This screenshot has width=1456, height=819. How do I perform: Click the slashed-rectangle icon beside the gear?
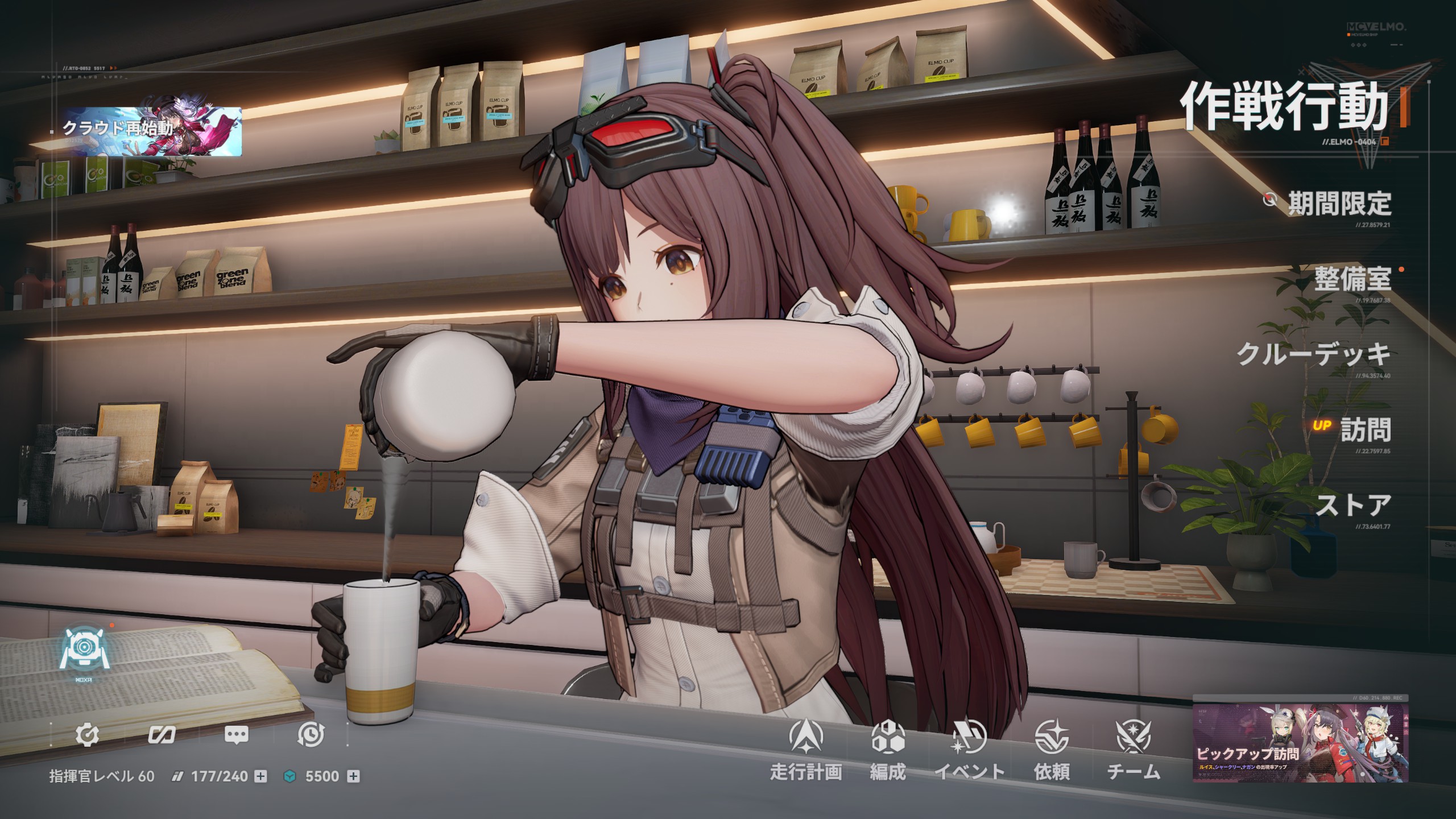(x=162, y=735)
